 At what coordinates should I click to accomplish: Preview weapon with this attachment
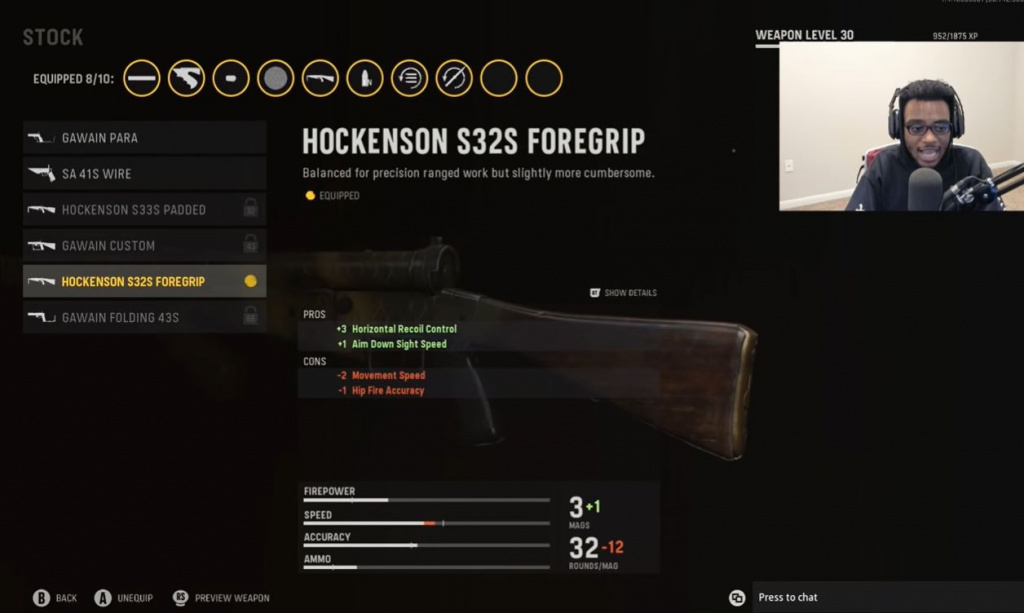coord(222,598)
